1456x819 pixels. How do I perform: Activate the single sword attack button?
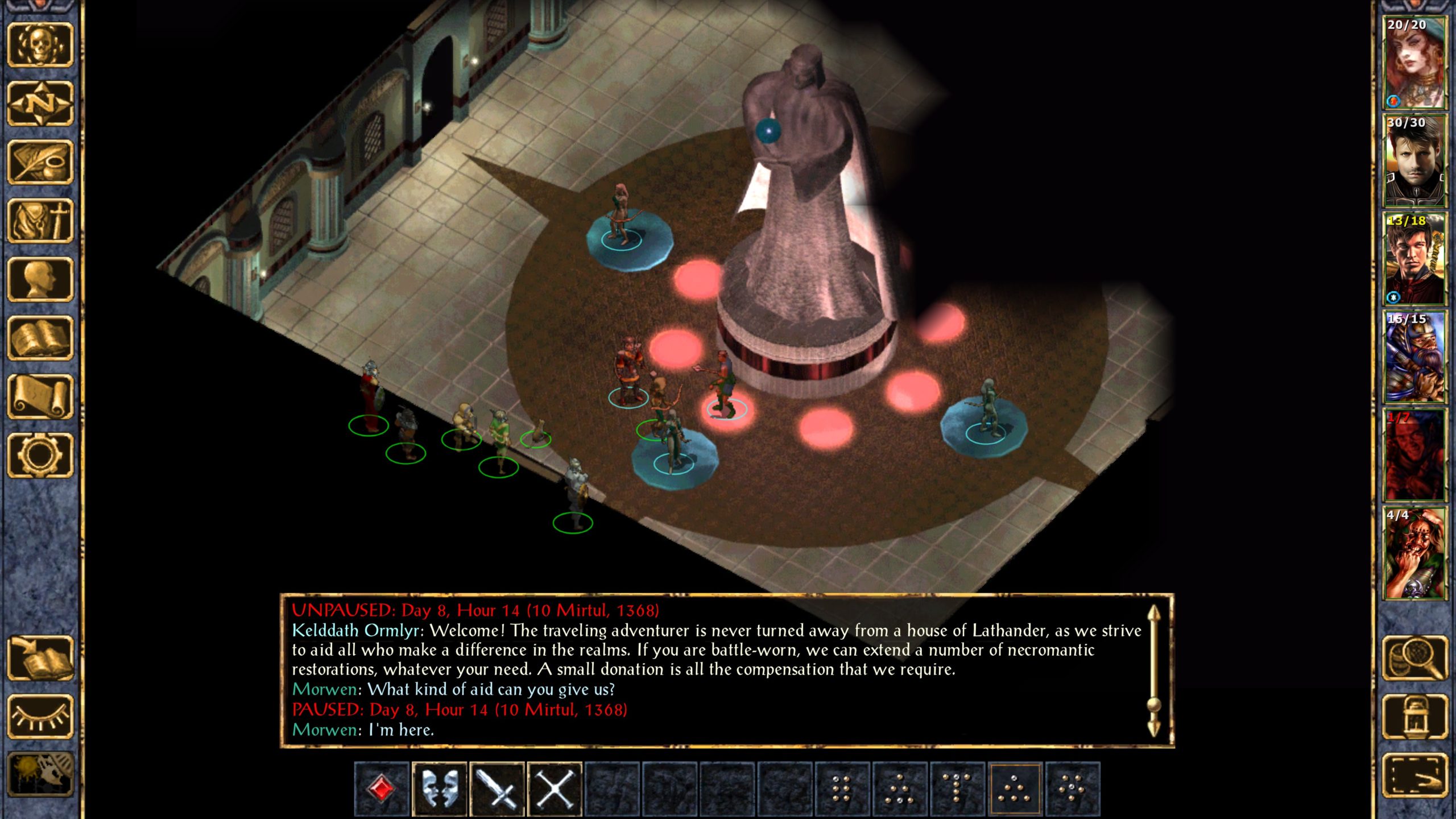[x=497, y=789]
